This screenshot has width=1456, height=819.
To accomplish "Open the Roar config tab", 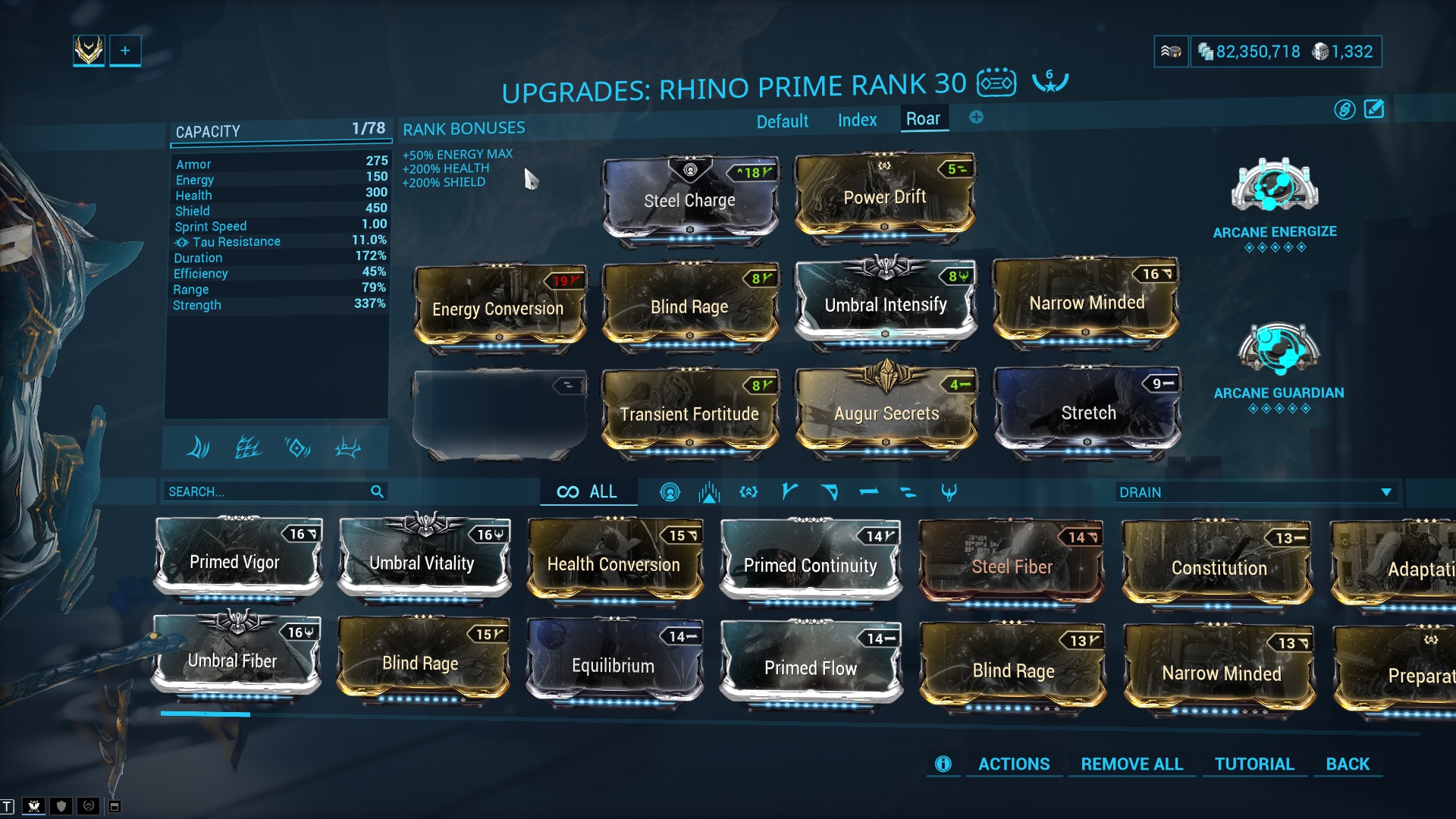I will click(923, 119).
